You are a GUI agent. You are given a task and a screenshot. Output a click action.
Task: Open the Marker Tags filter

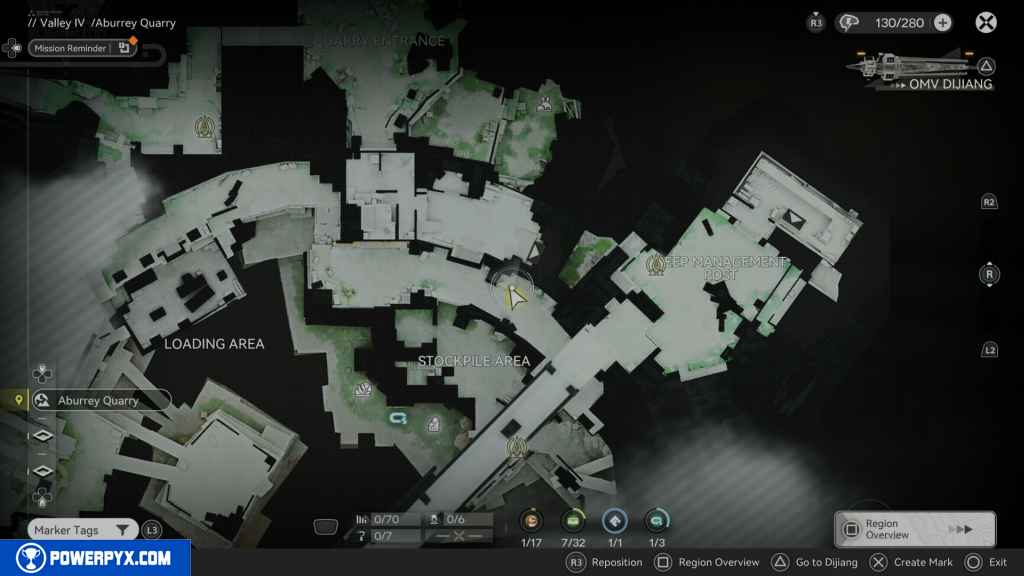pos(82,530)
